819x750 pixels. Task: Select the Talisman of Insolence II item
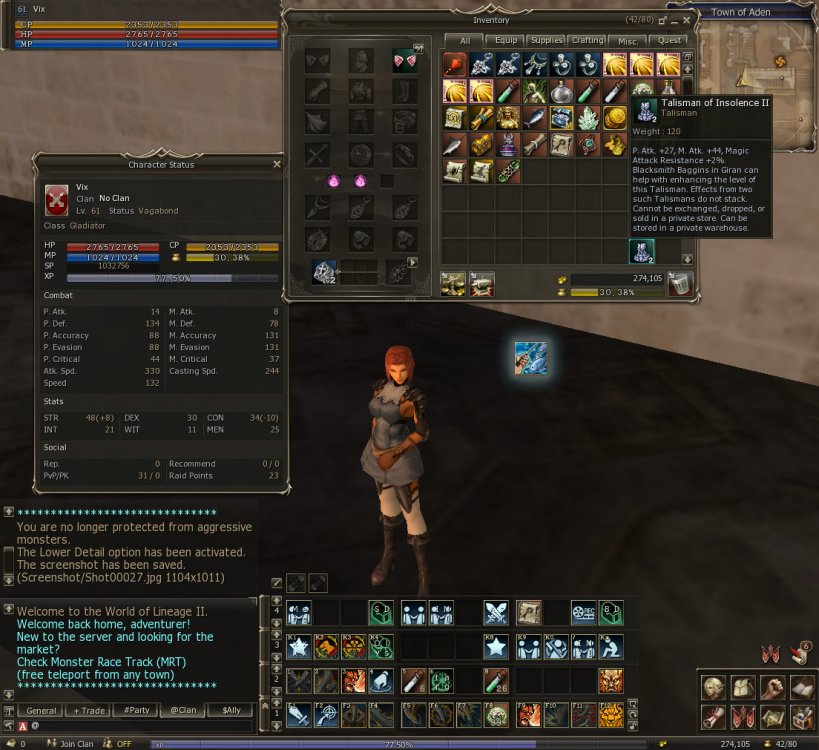(x=641, y=251)
